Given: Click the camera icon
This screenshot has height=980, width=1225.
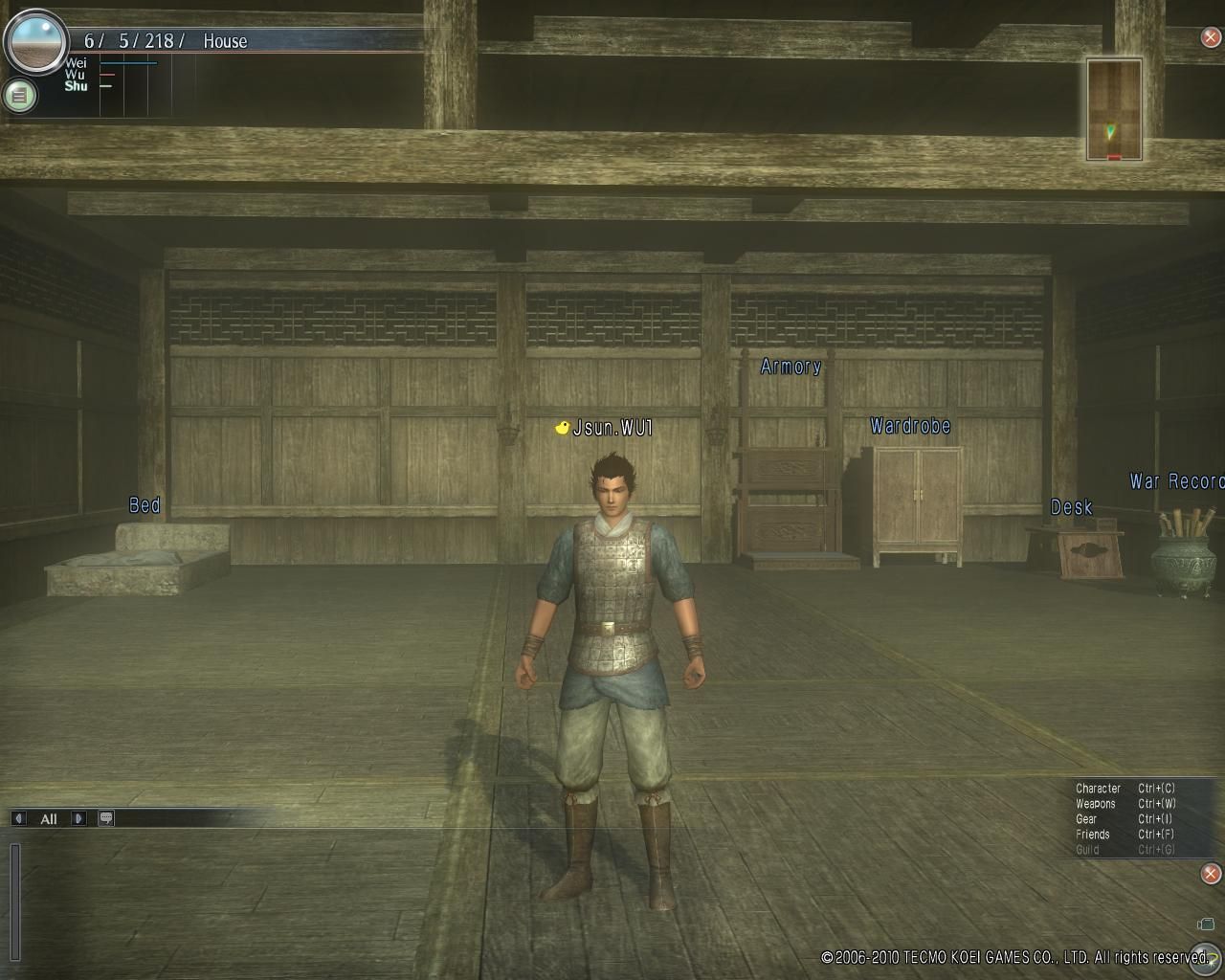Looking at the screenshot, I should pos(1206,924).
